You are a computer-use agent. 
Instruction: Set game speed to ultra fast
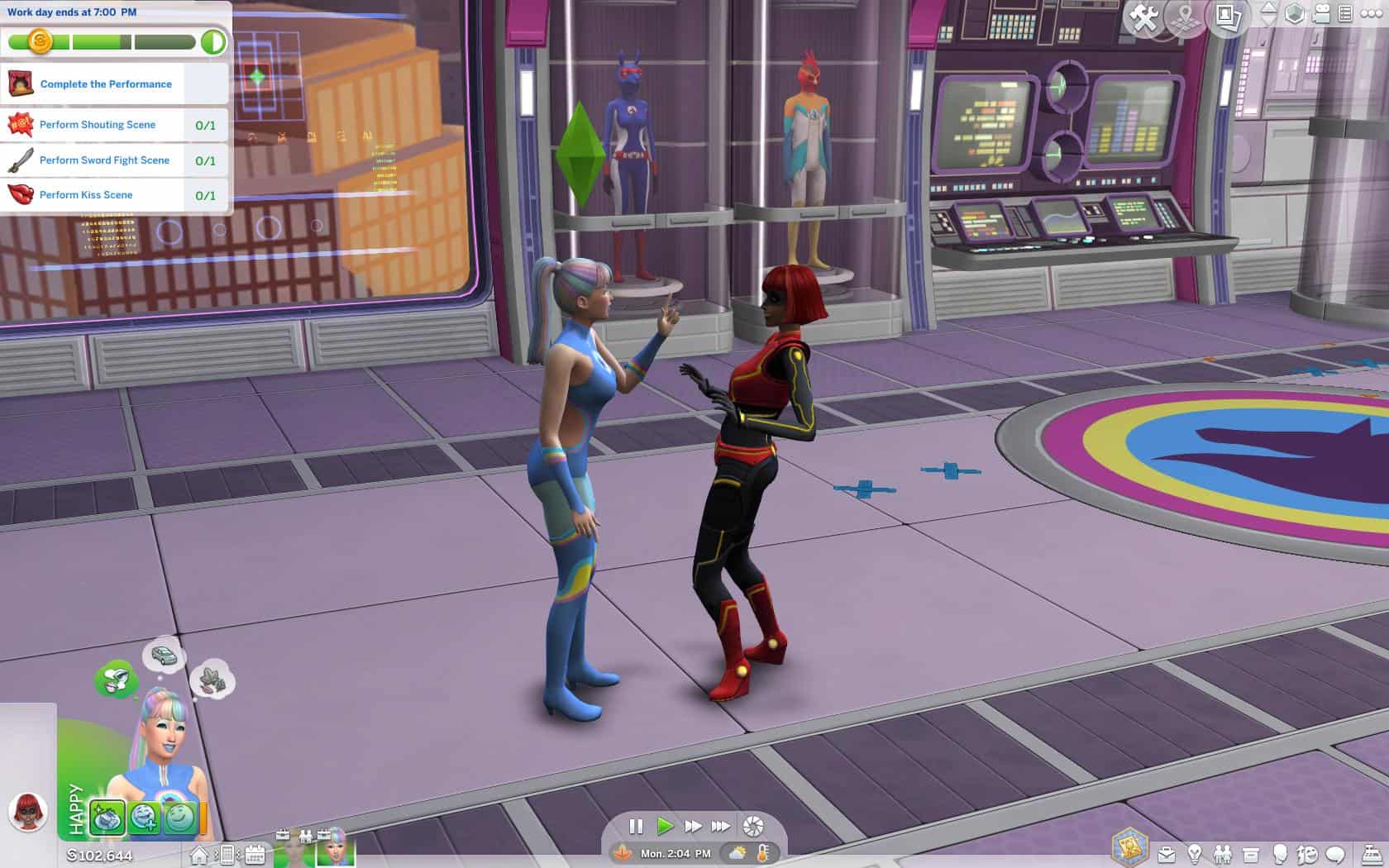[721, 826]
